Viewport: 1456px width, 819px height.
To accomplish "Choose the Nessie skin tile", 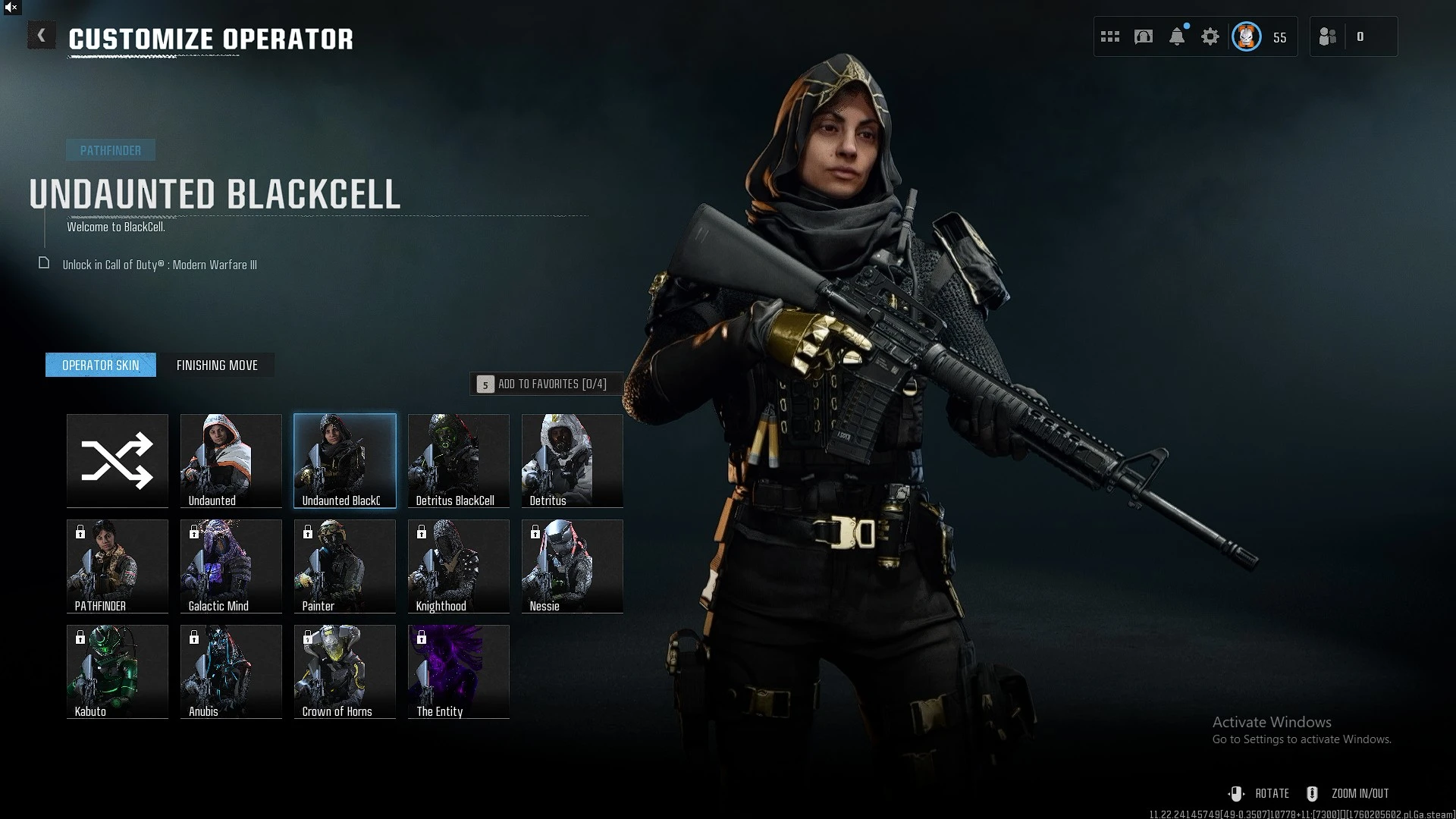I will click(573, 566).
